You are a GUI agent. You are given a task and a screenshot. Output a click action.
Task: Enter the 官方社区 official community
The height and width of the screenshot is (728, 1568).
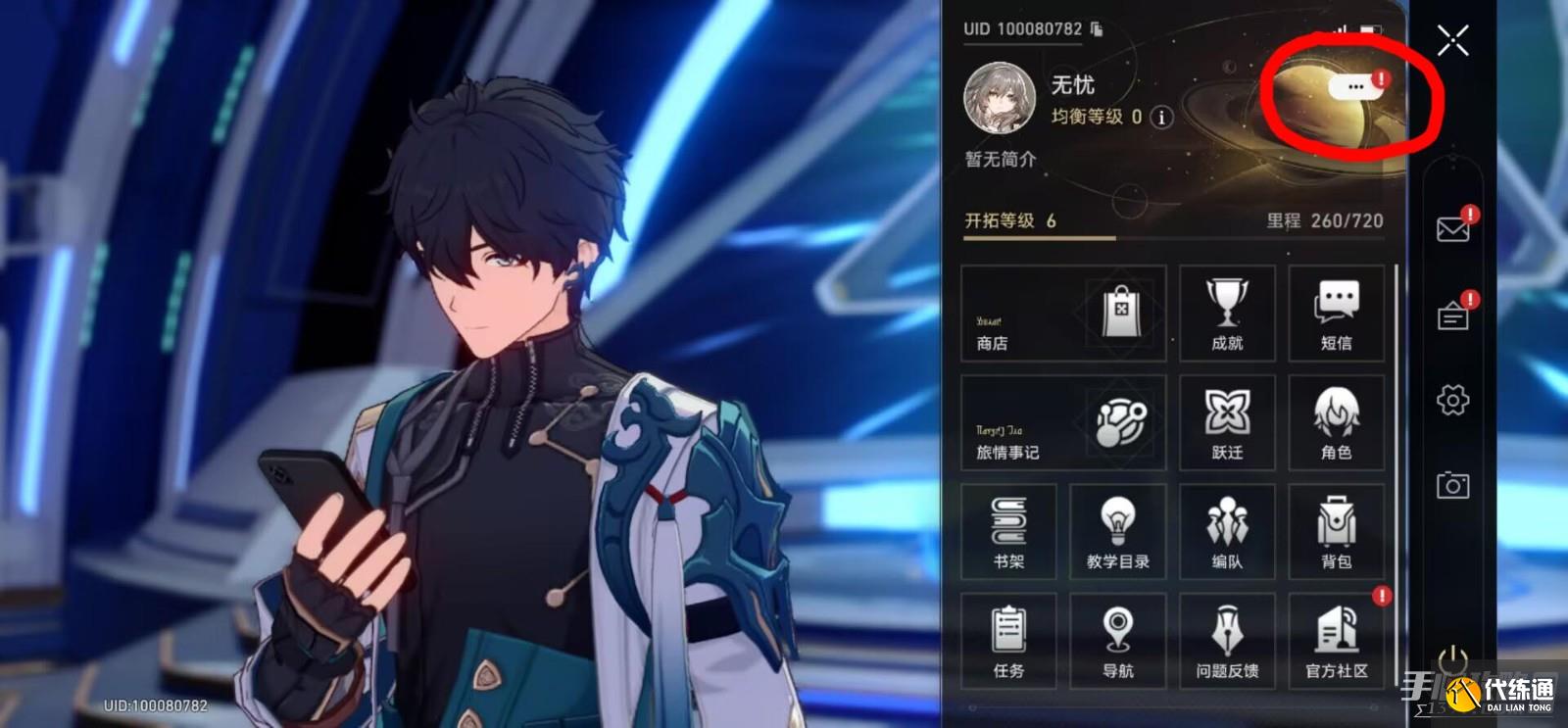(1337, 642)
